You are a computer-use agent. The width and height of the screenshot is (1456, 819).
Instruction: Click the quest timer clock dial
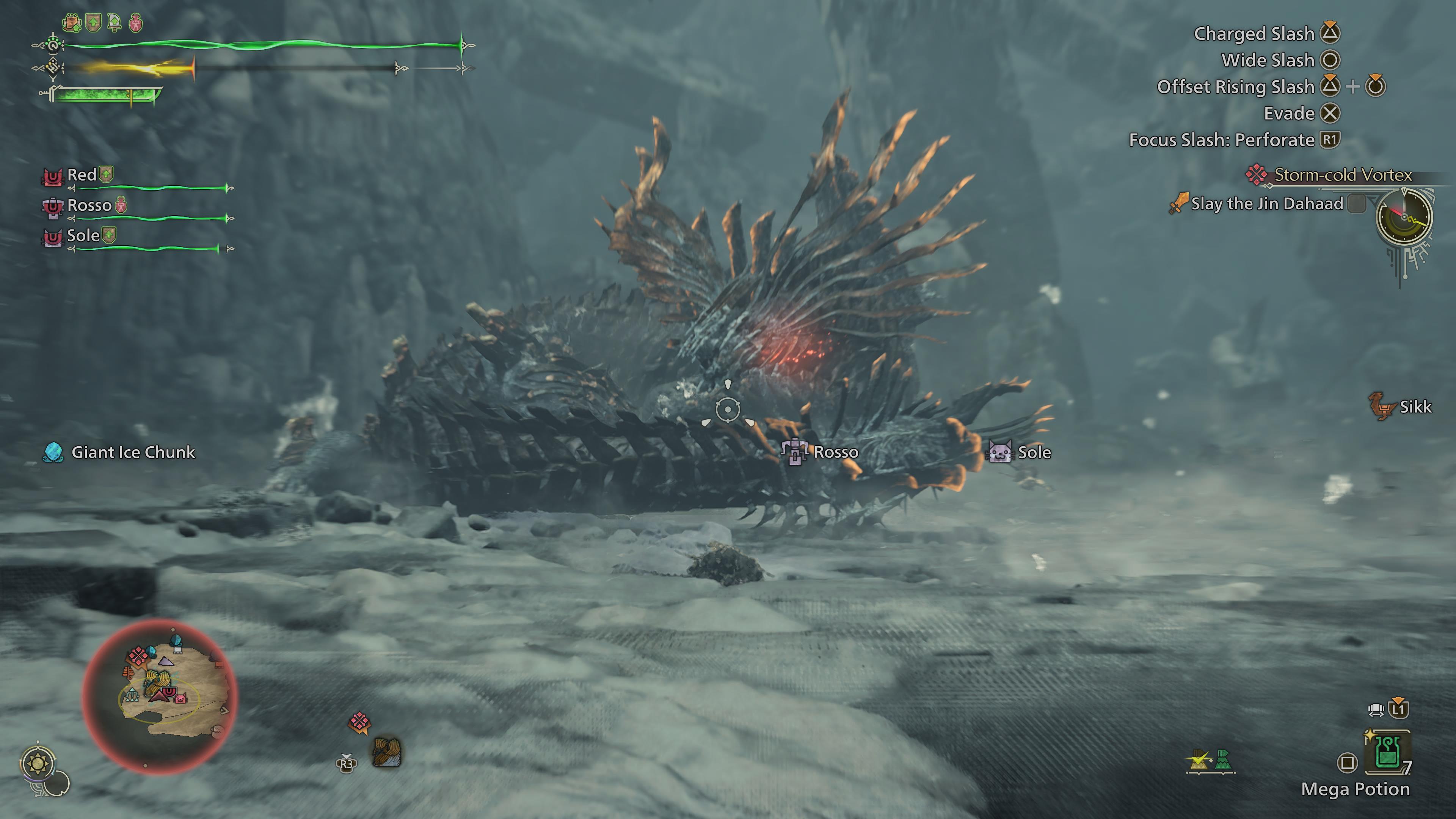[x=1404, y=218]
